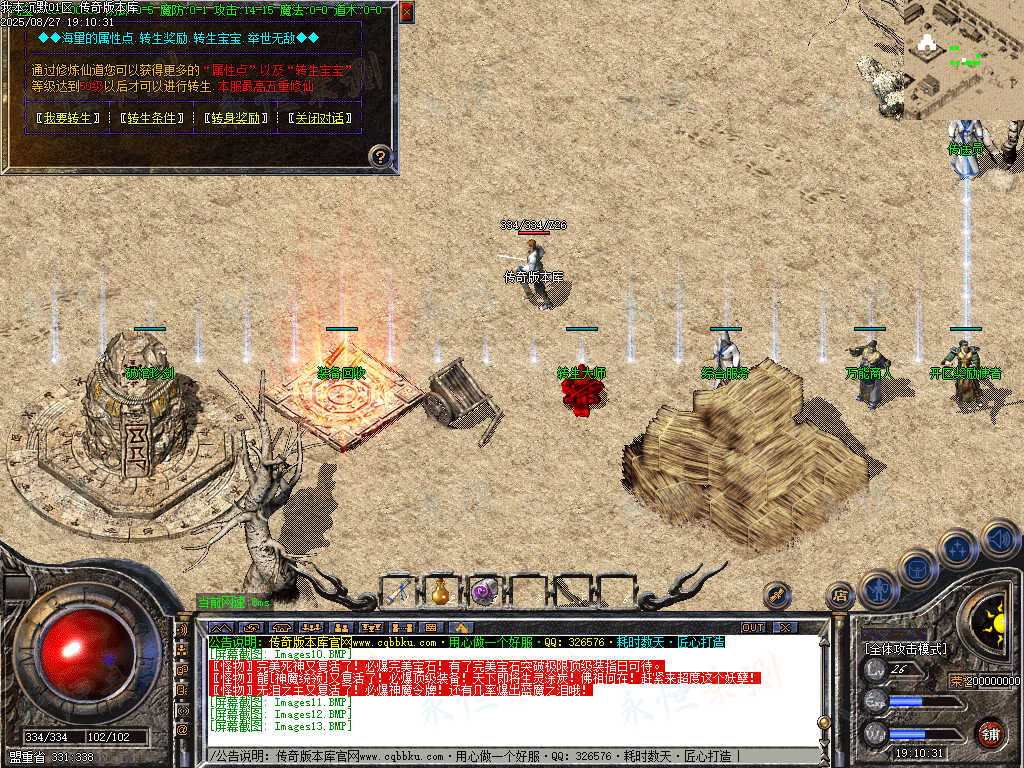Open the bag inventory round button
Viewport: 1024px width, 768px height.
[916, 568]
